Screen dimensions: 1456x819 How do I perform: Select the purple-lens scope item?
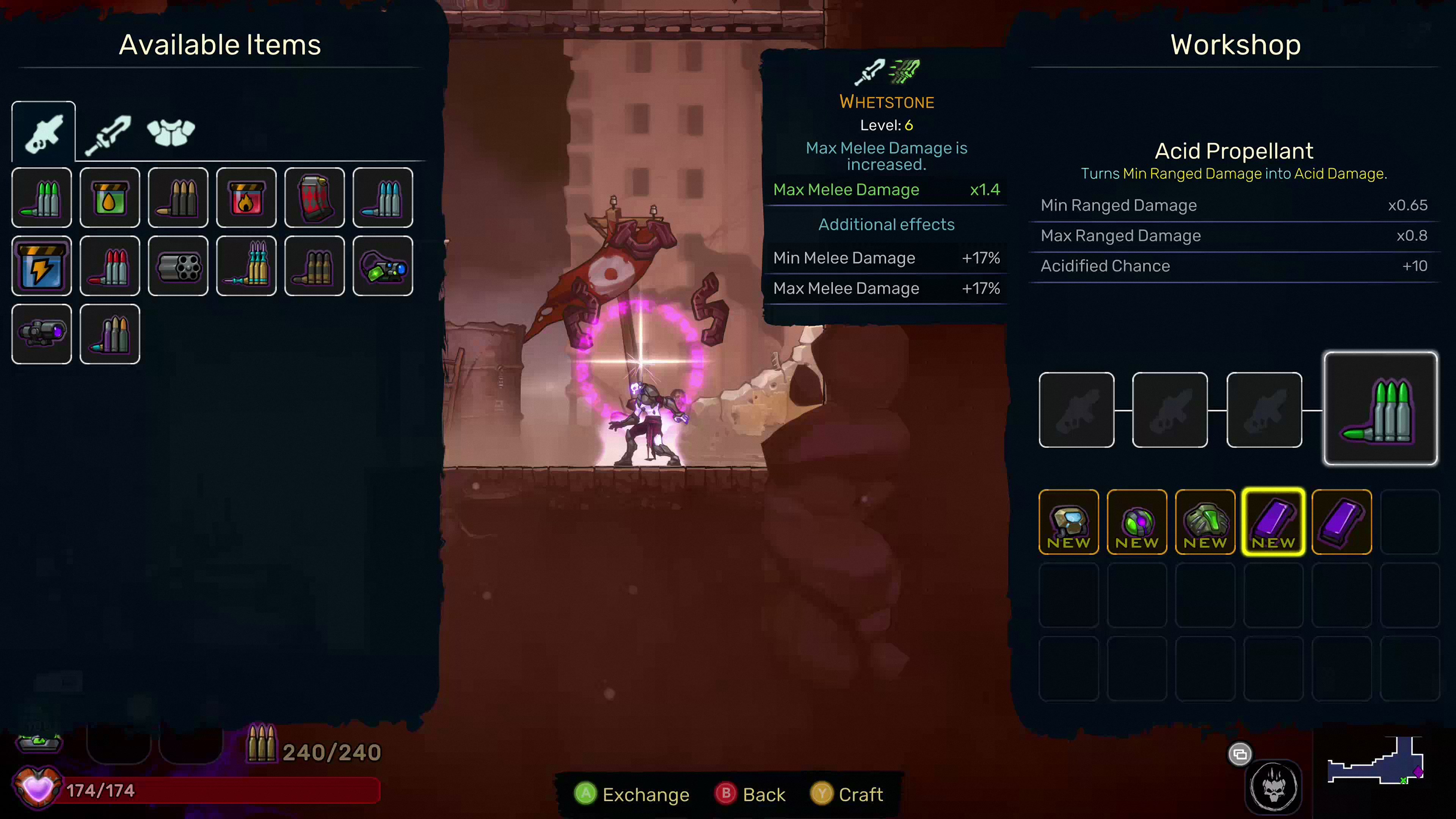pyautogui.click(x=42, y=334)
